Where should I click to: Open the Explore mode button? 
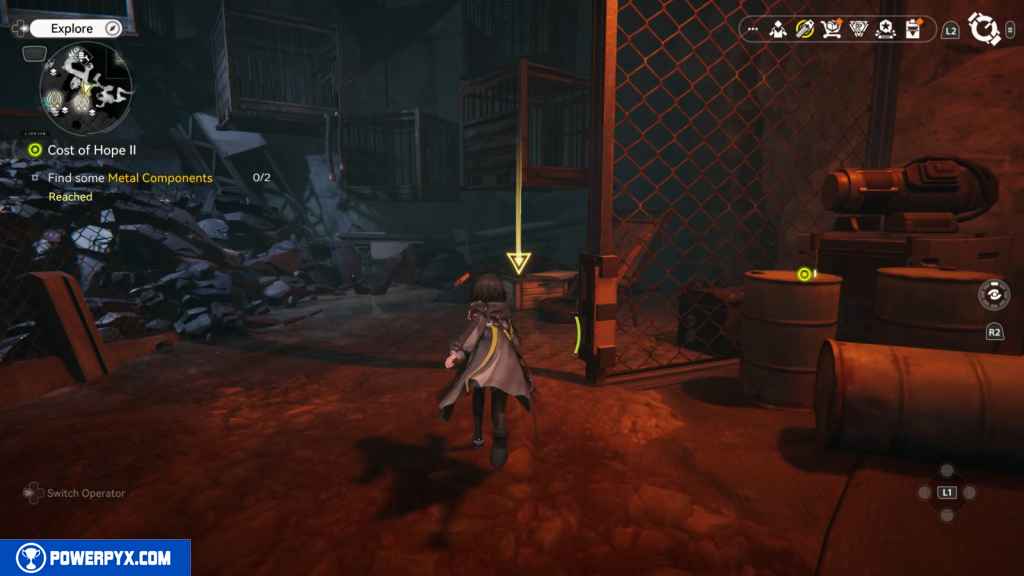click(70, 29)
